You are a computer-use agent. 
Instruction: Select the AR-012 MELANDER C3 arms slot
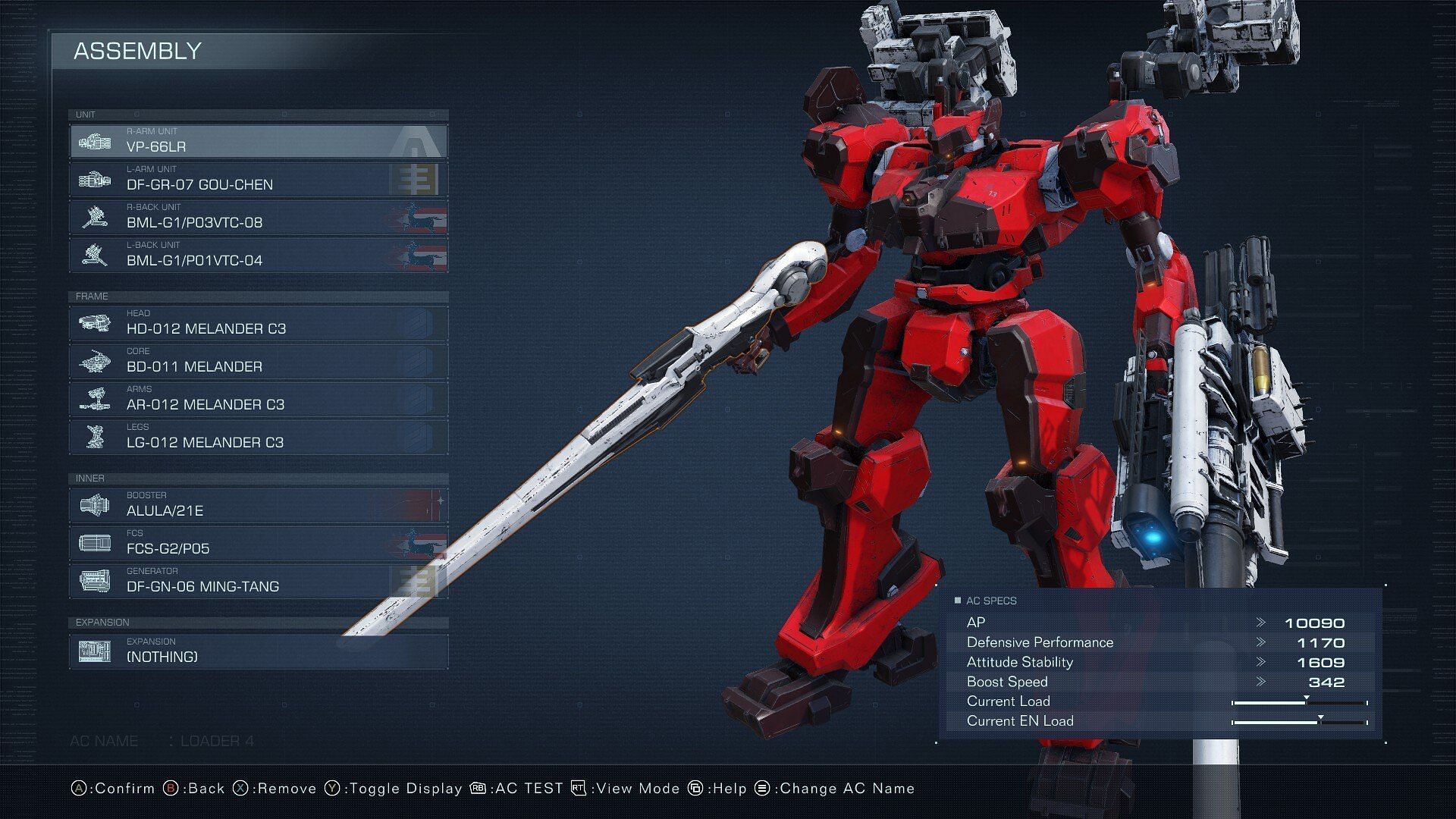click(258, 400)
